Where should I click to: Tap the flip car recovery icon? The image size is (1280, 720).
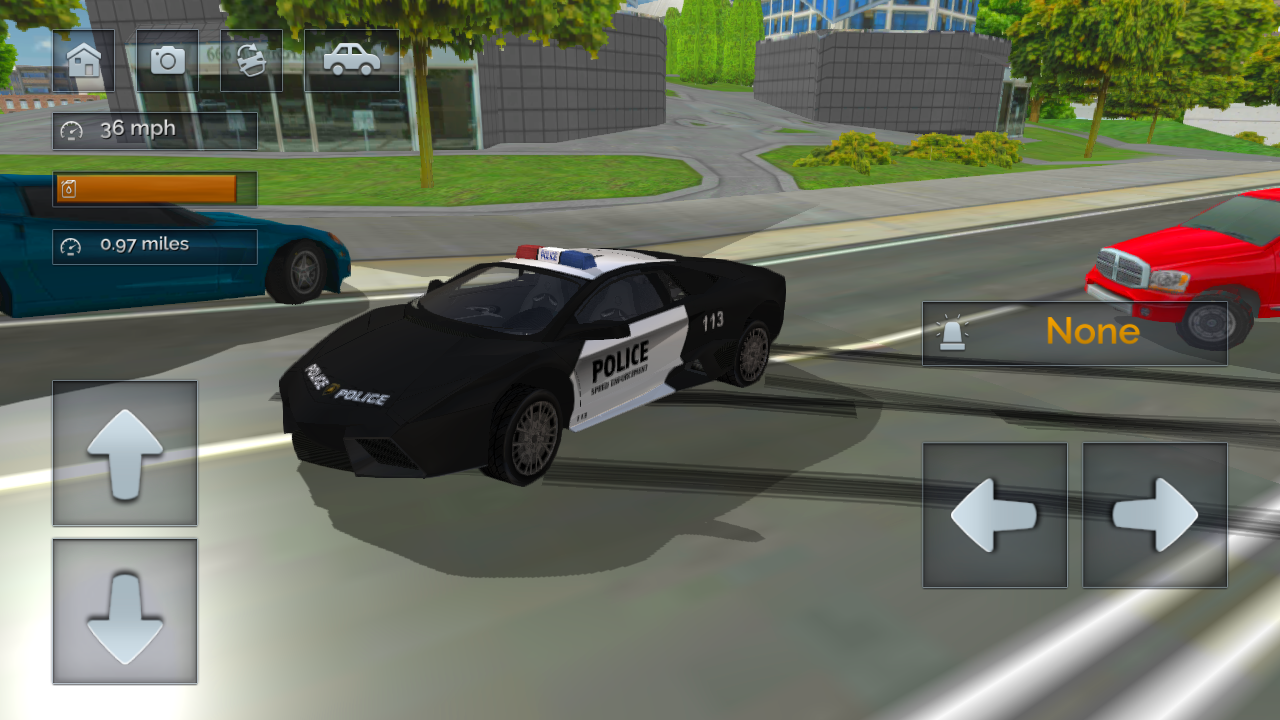coord(251,60)
